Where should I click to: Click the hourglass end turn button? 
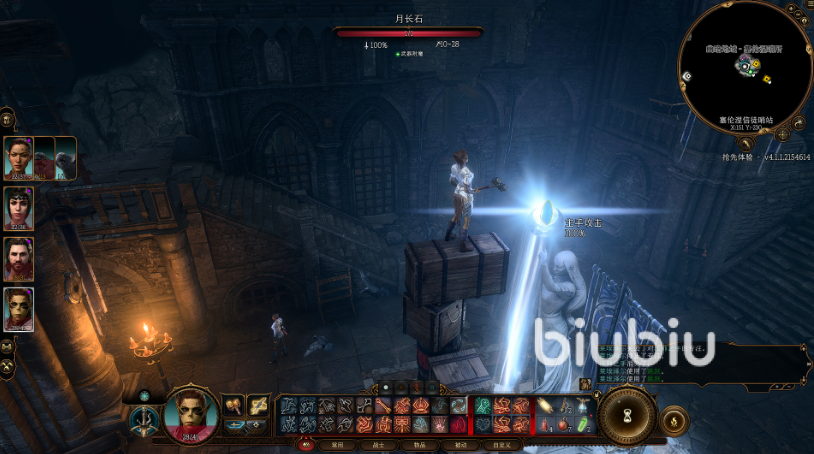tap(627, 415)
